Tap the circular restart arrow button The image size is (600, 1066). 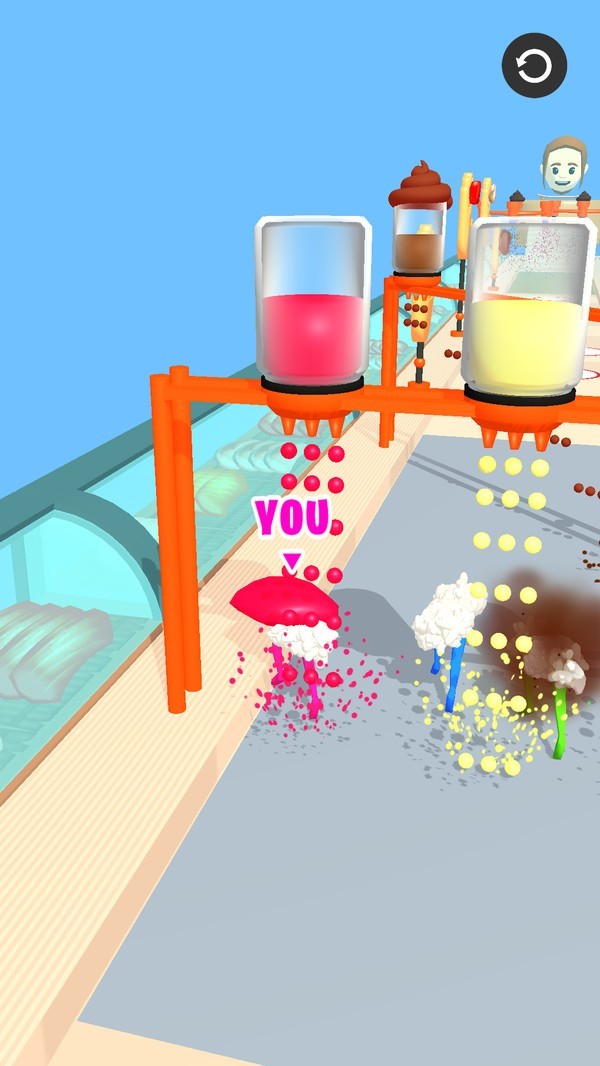[x=534, y=66]
